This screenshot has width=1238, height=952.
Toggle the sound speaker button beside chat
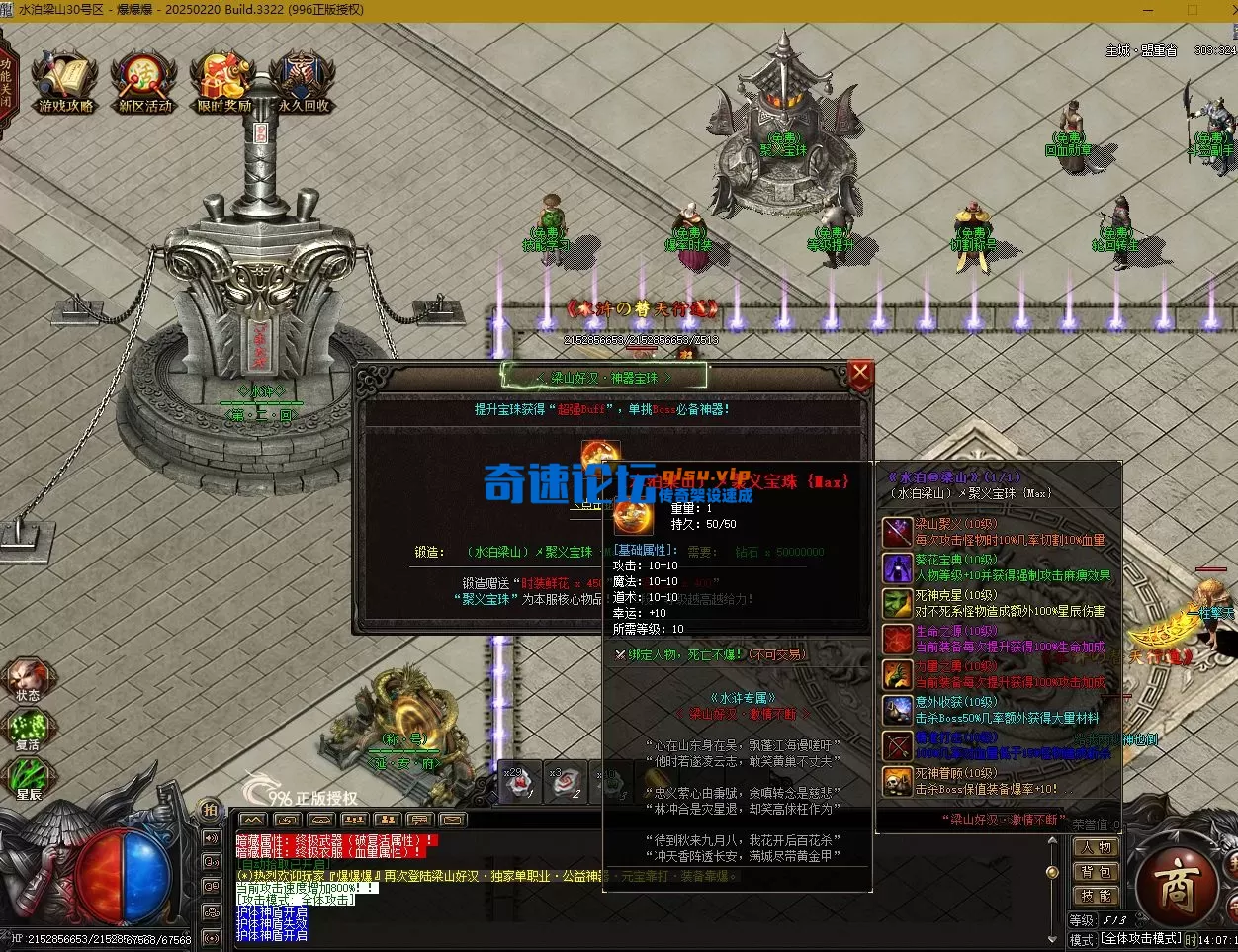210,838
